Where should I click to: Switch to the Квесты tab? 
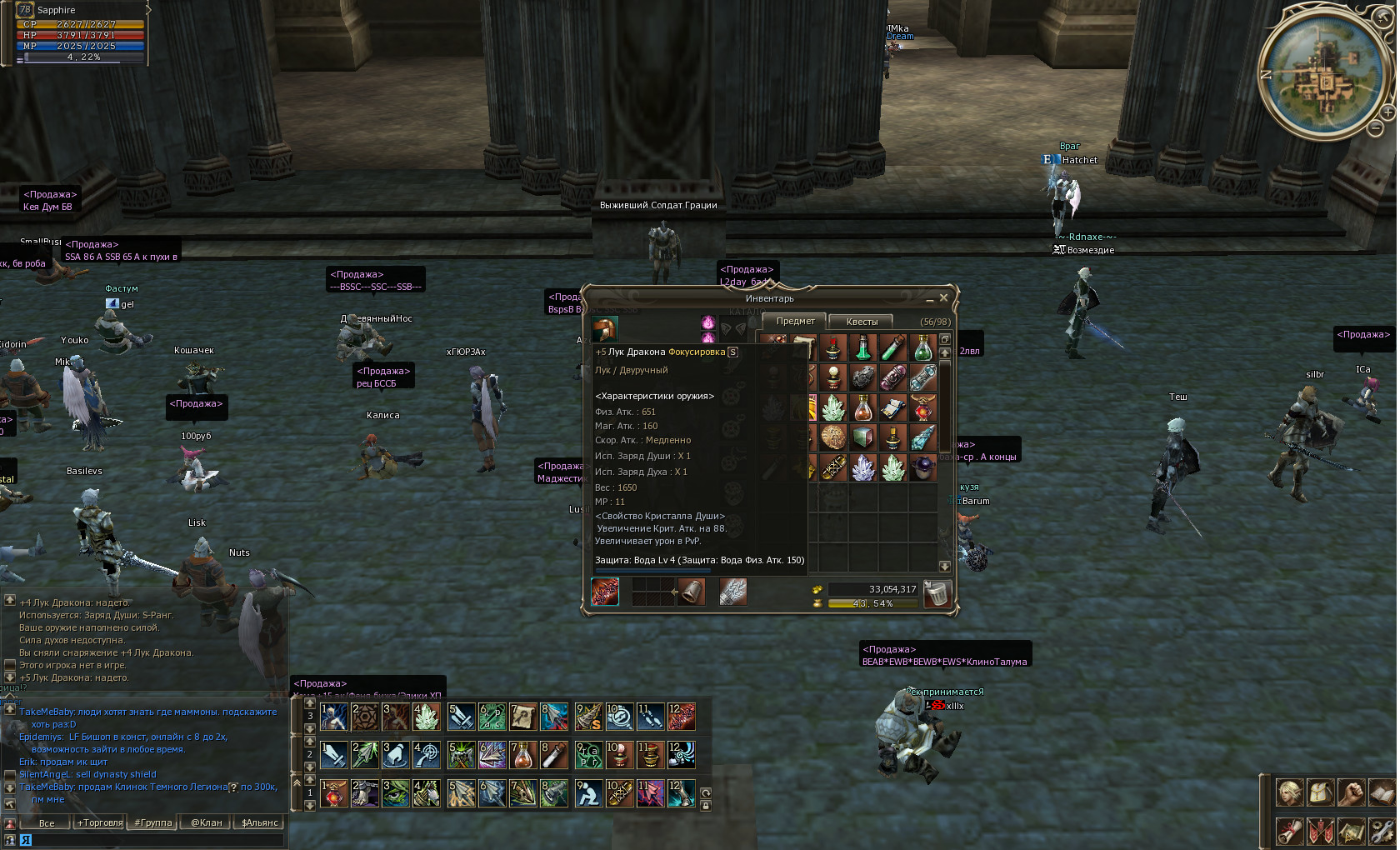point(862,322)
